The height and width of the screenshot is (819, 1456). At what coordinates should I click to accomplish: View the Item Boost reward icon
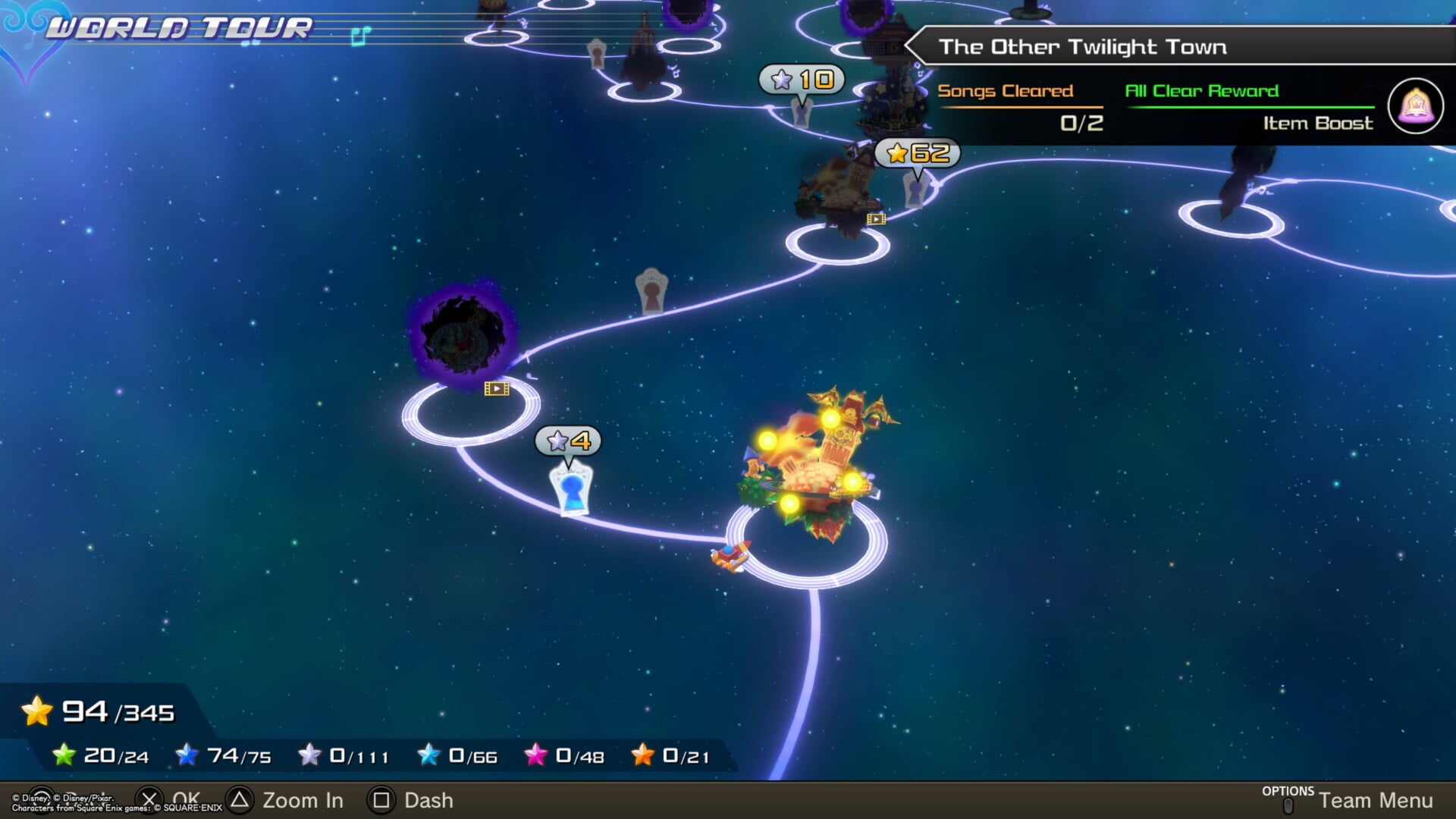pos(1415,106)
